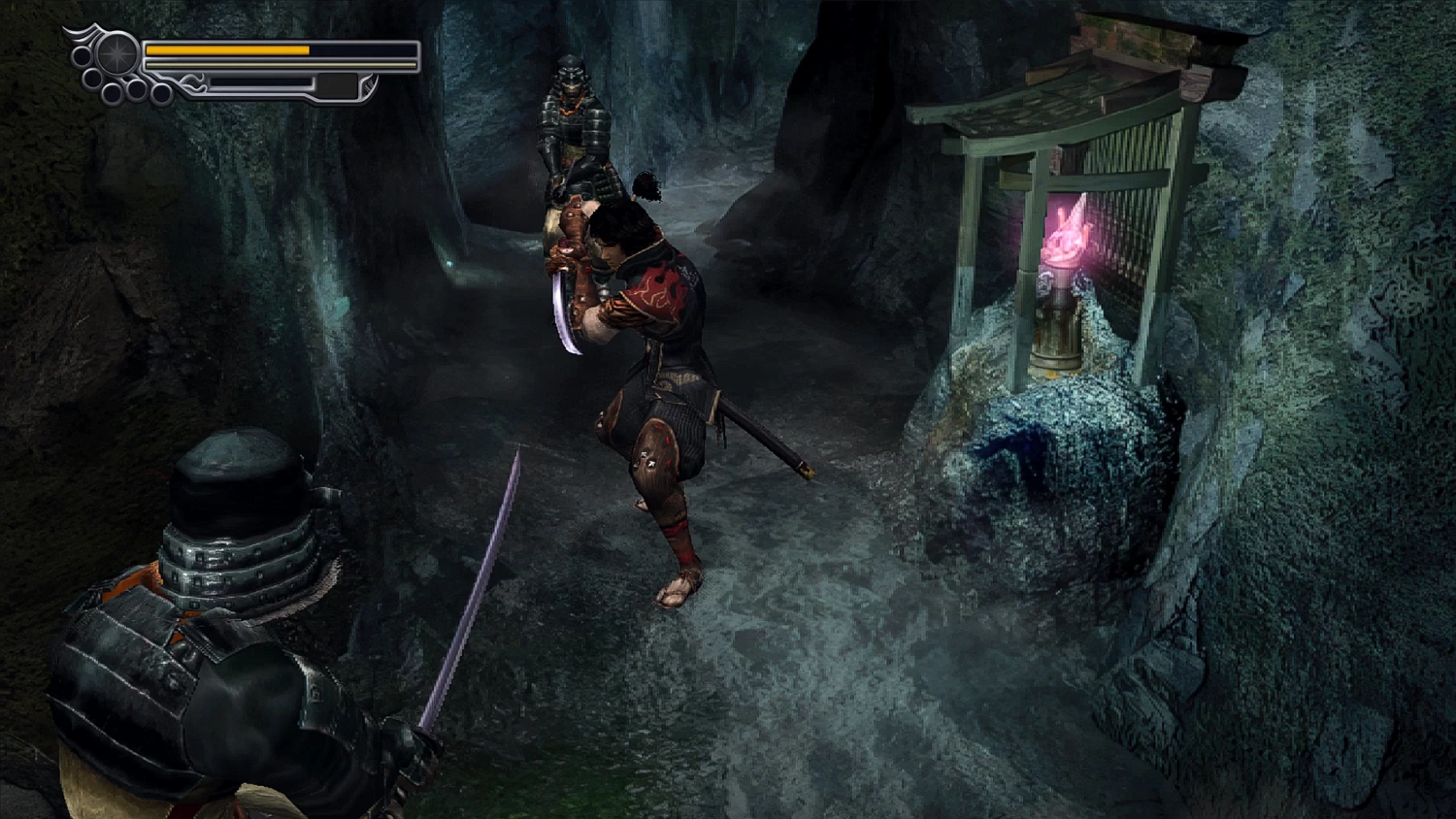
Task: Open the empty item slot box
Action: pos(337,85)
